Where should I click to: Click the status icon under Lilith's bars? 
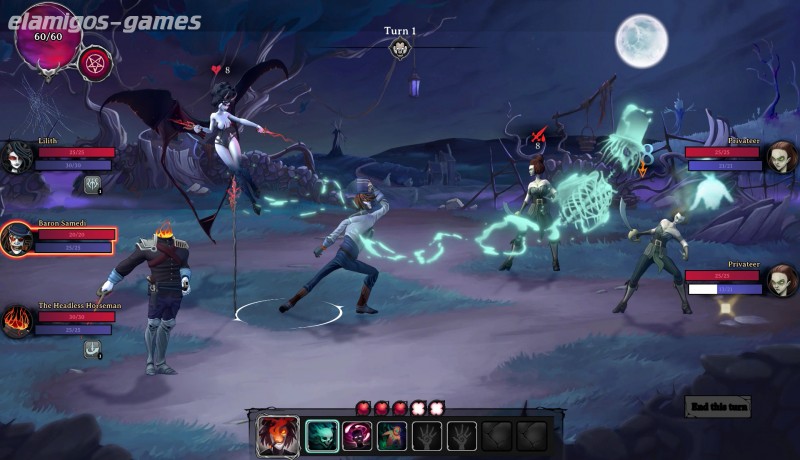click(93, 184)
